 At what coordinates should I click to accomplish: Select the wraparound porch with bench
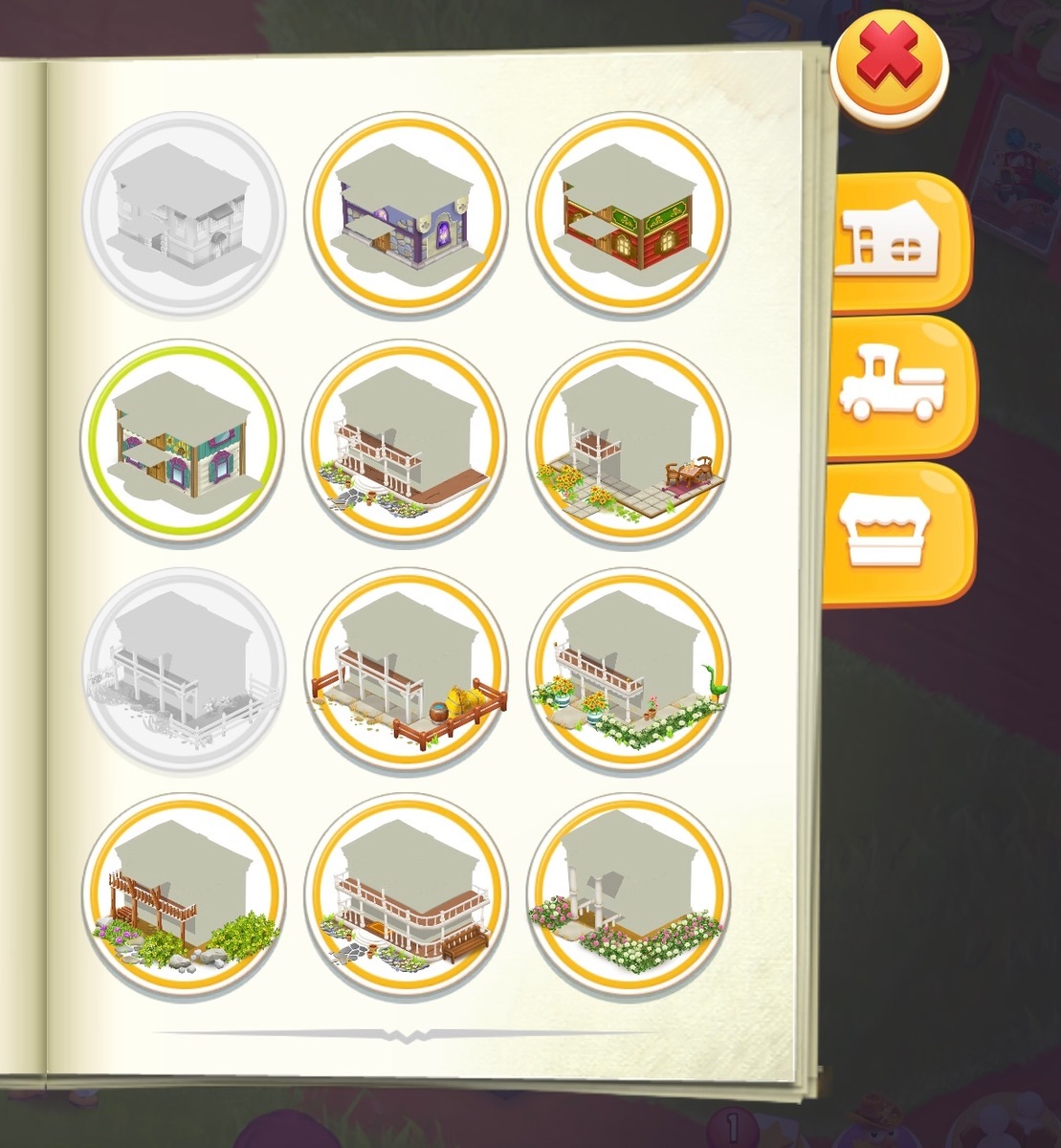(406, 894)
